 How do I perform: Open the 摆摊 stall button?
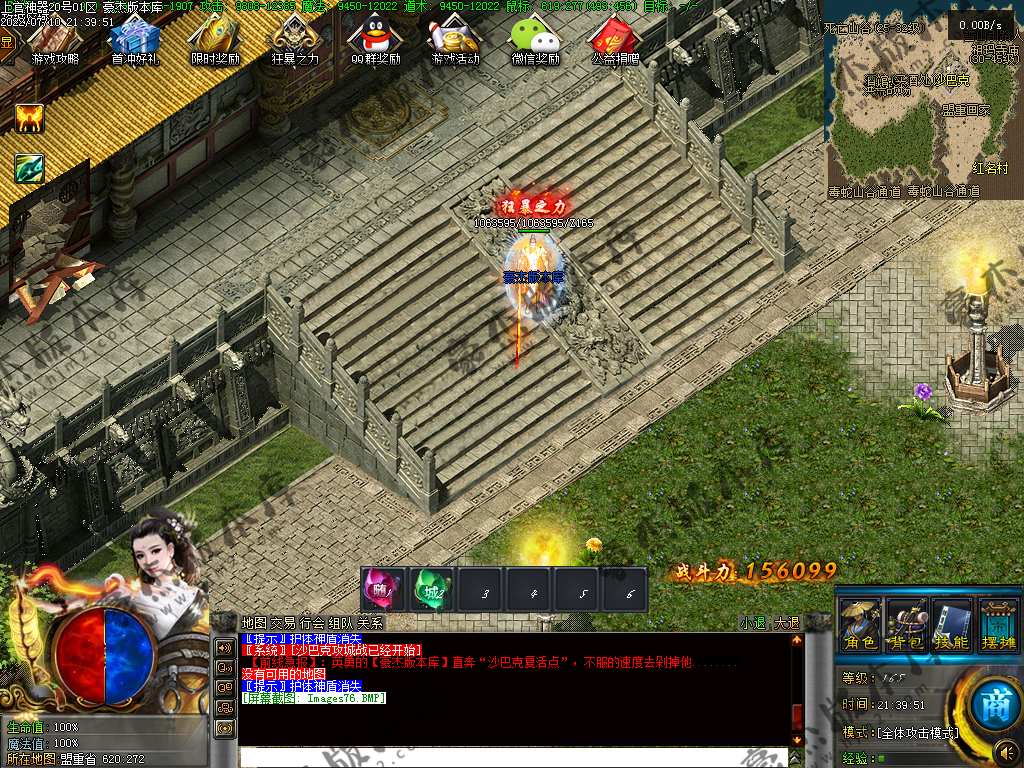(x=998, y=624)
